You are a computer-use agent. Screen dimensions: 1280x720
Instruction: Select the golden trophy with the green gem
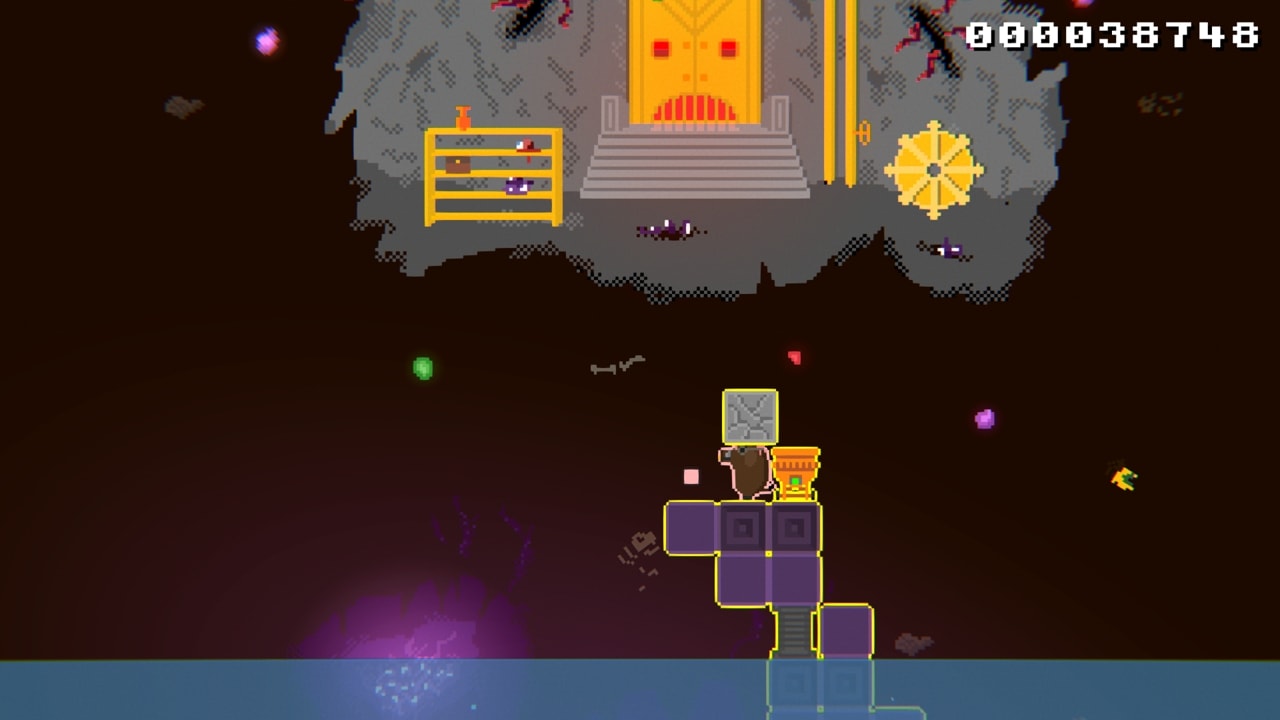coord(797,468)
